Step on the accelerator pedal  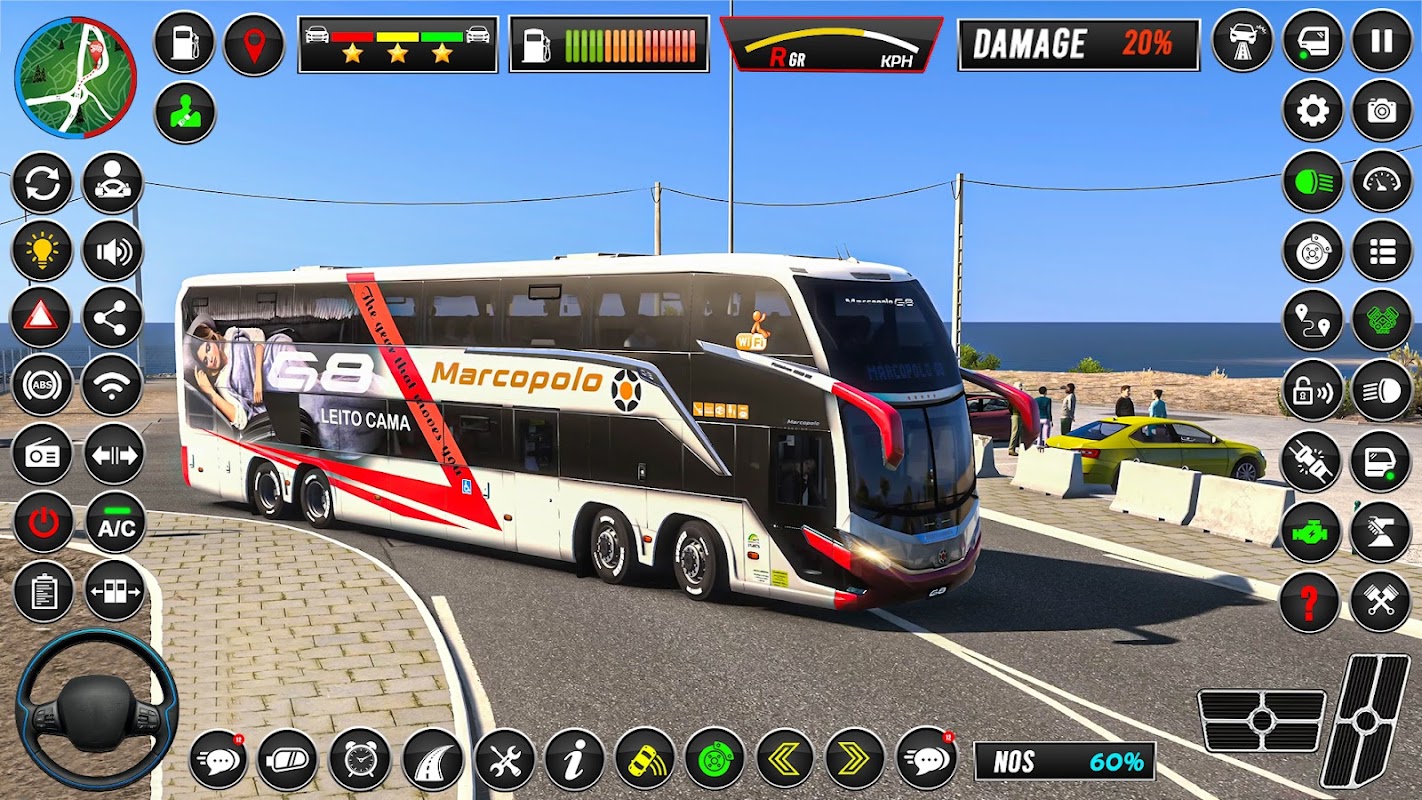coord(1364,720)
